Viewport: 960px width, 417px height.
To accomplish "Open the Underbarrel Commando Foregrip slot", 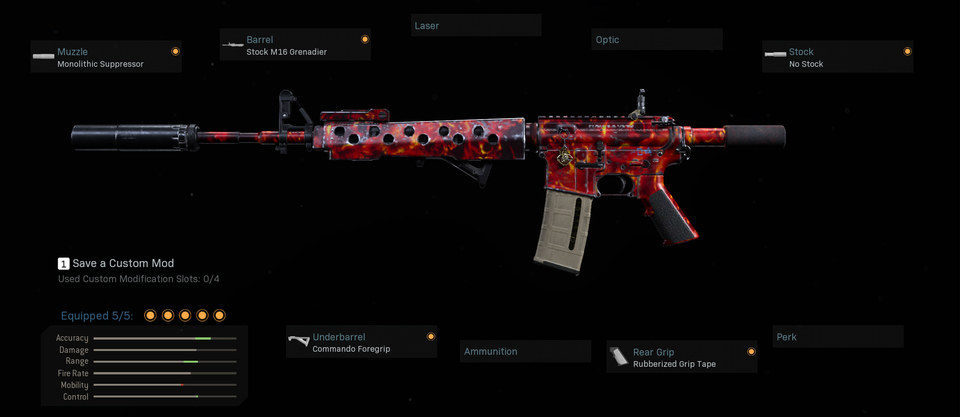I will click(361, 342).
